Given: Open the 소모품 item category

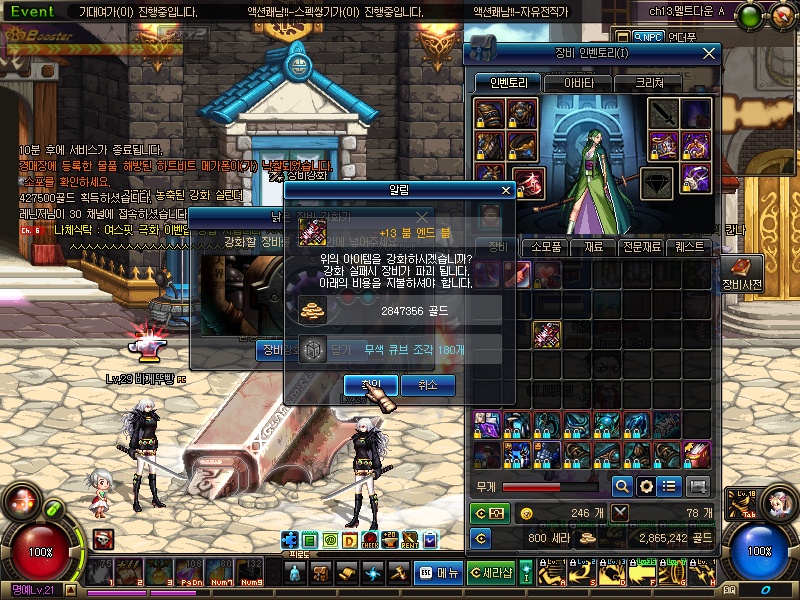Looking at the screenshot, I should point(546,246).
